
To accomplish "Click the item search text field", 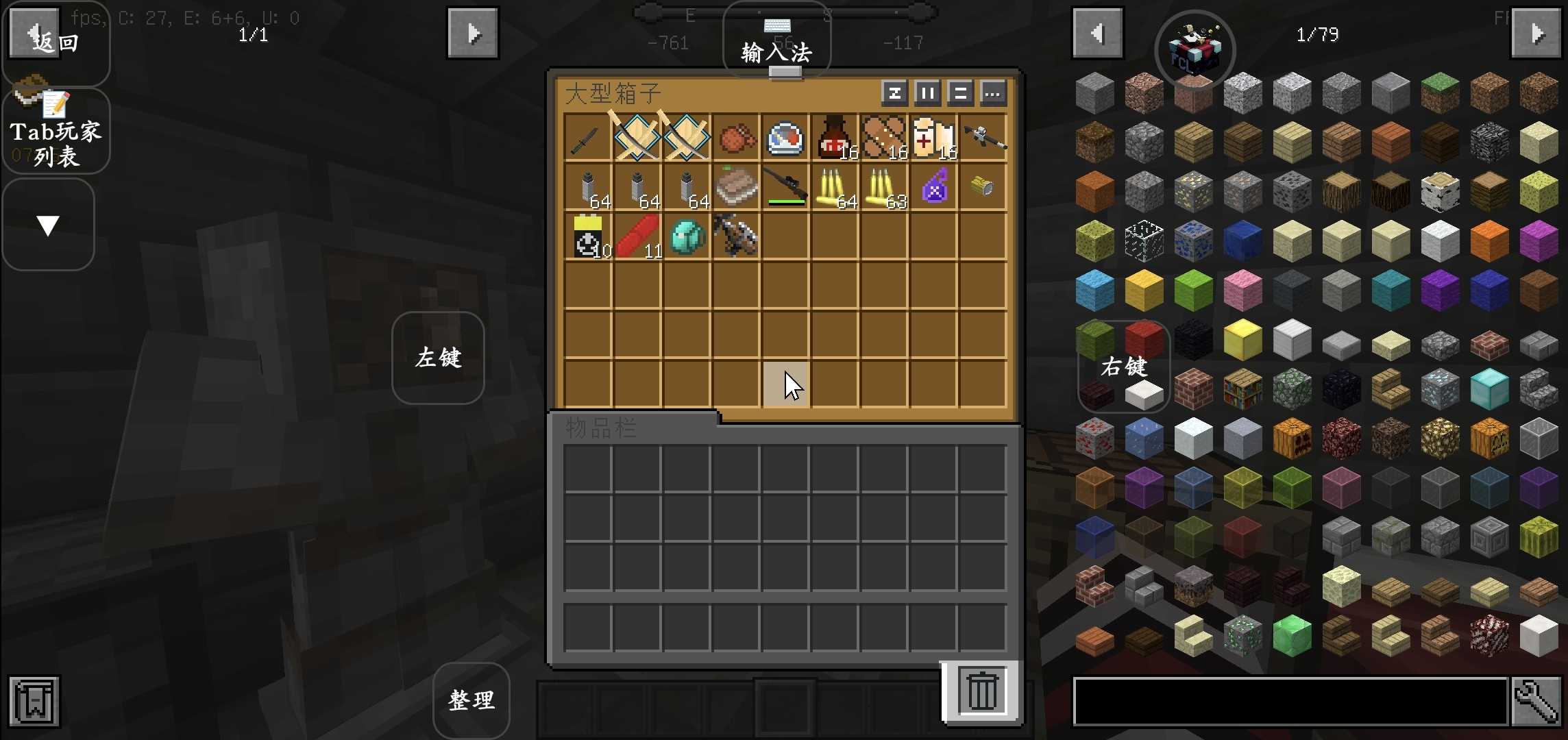I will [1290, 701].
